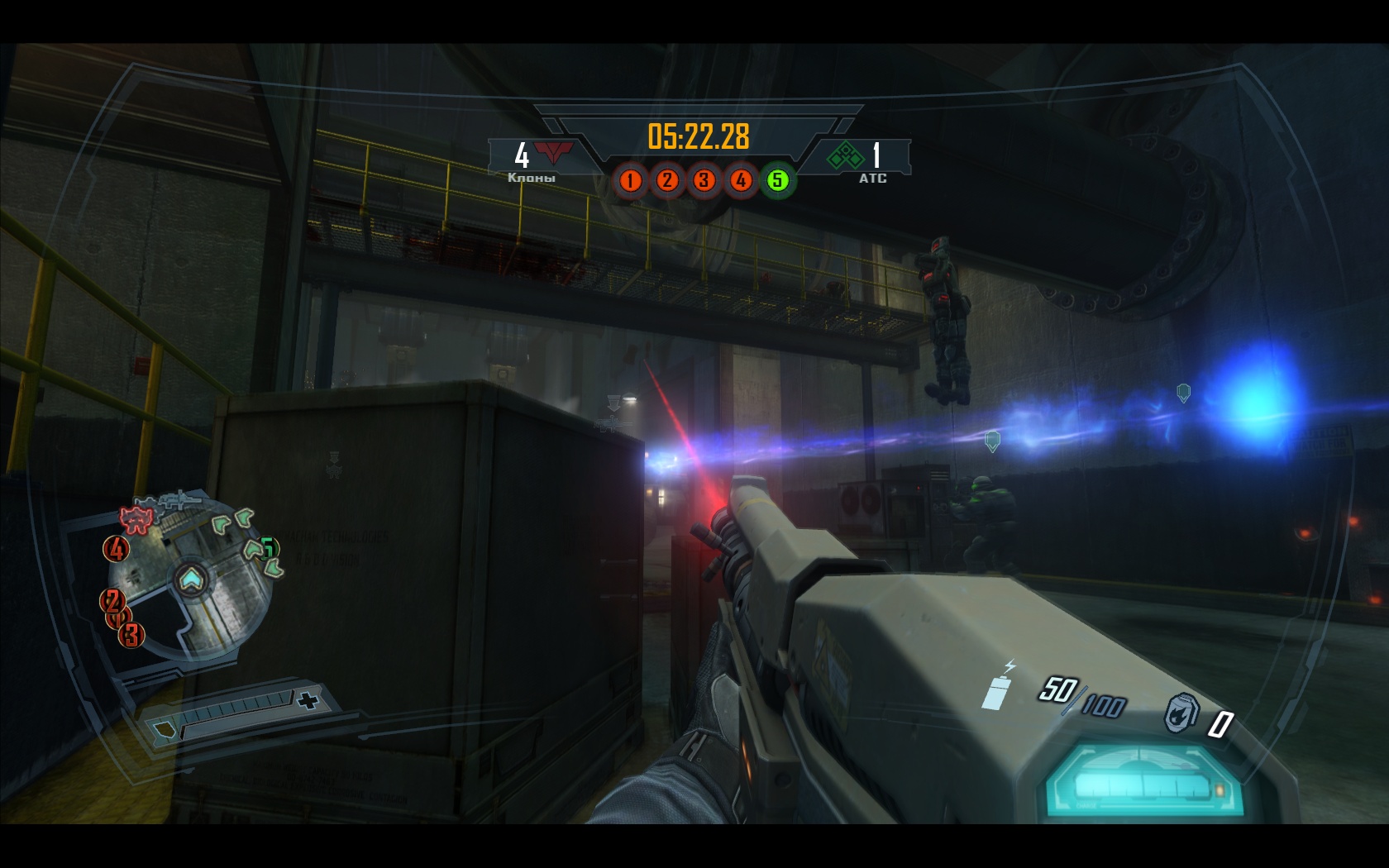
Task: Click the green ATC team emblem
Action: click(846, 155)
